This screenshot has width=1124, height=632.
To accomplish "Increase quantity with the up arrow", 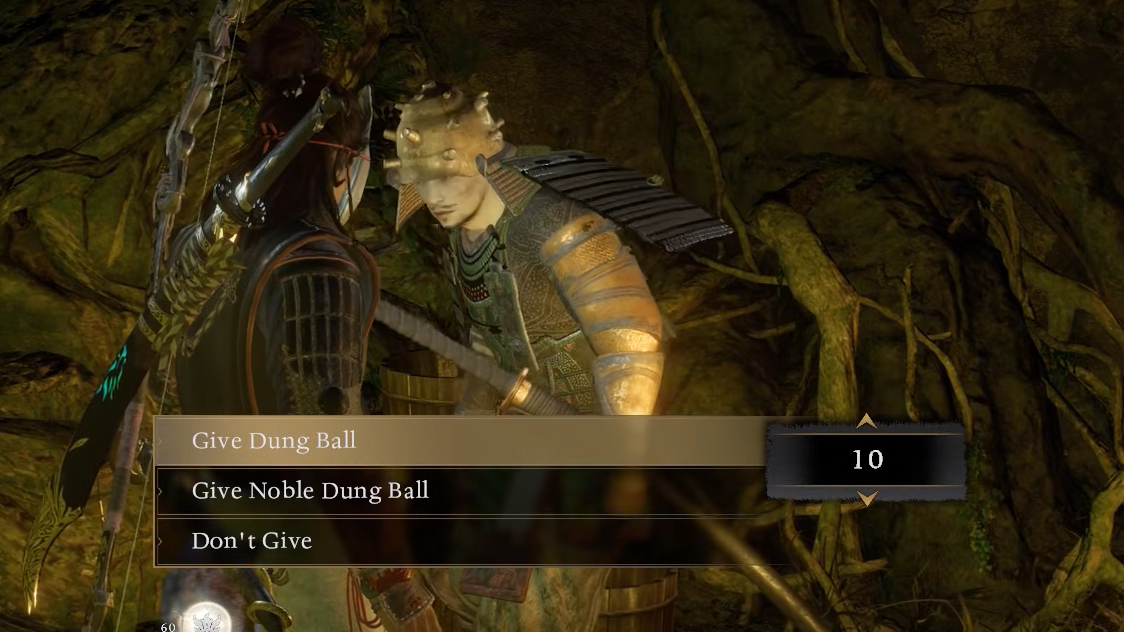I will click(x=867, y=421).
